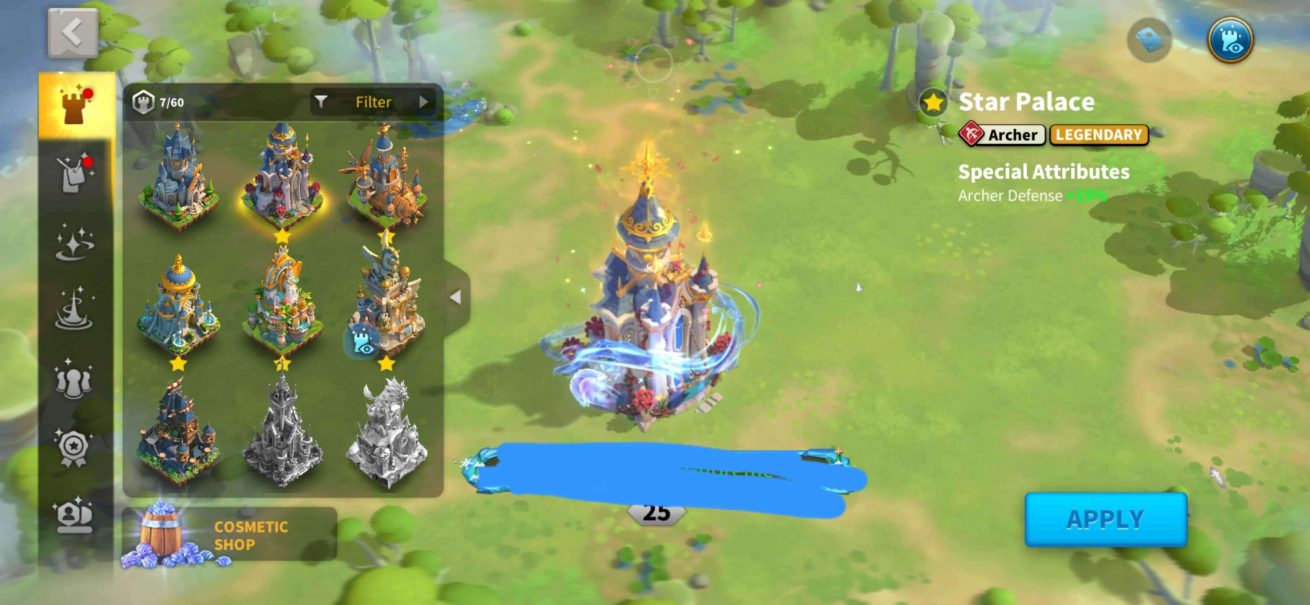Open the swirling sparkles effect tab
The height and width of the screenshot is (605, 1310).
76,243
